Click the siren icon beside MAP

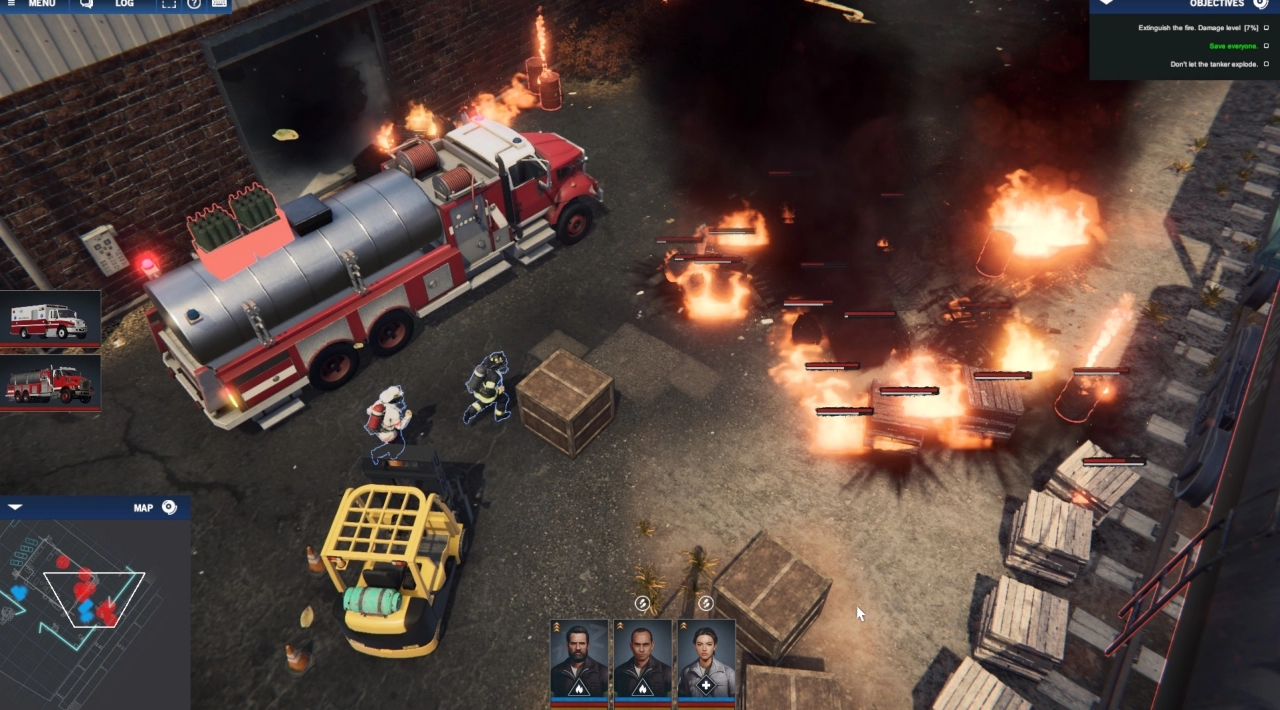[169, 507]
